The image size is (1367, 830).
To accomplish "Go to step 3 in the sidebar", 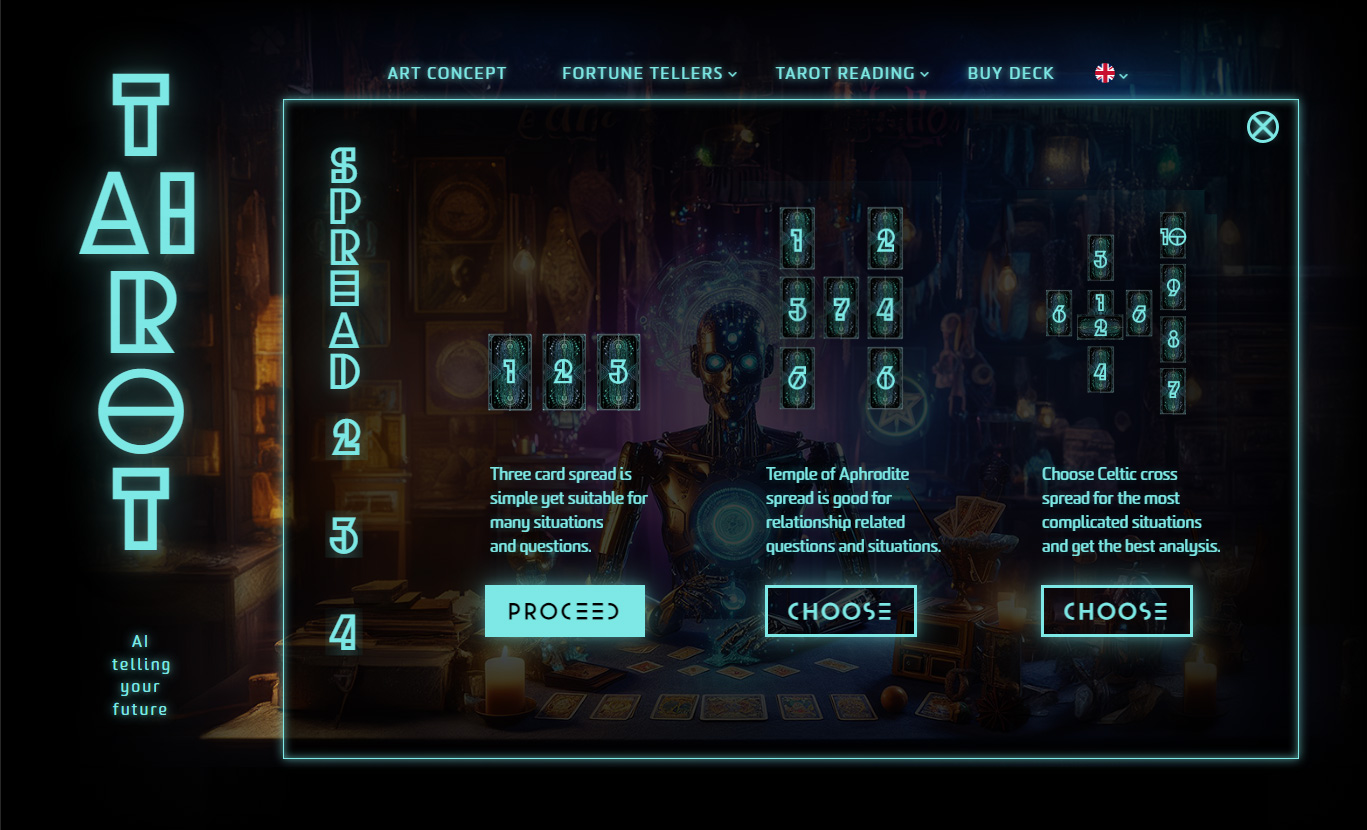I will click(x=344, y=537).
